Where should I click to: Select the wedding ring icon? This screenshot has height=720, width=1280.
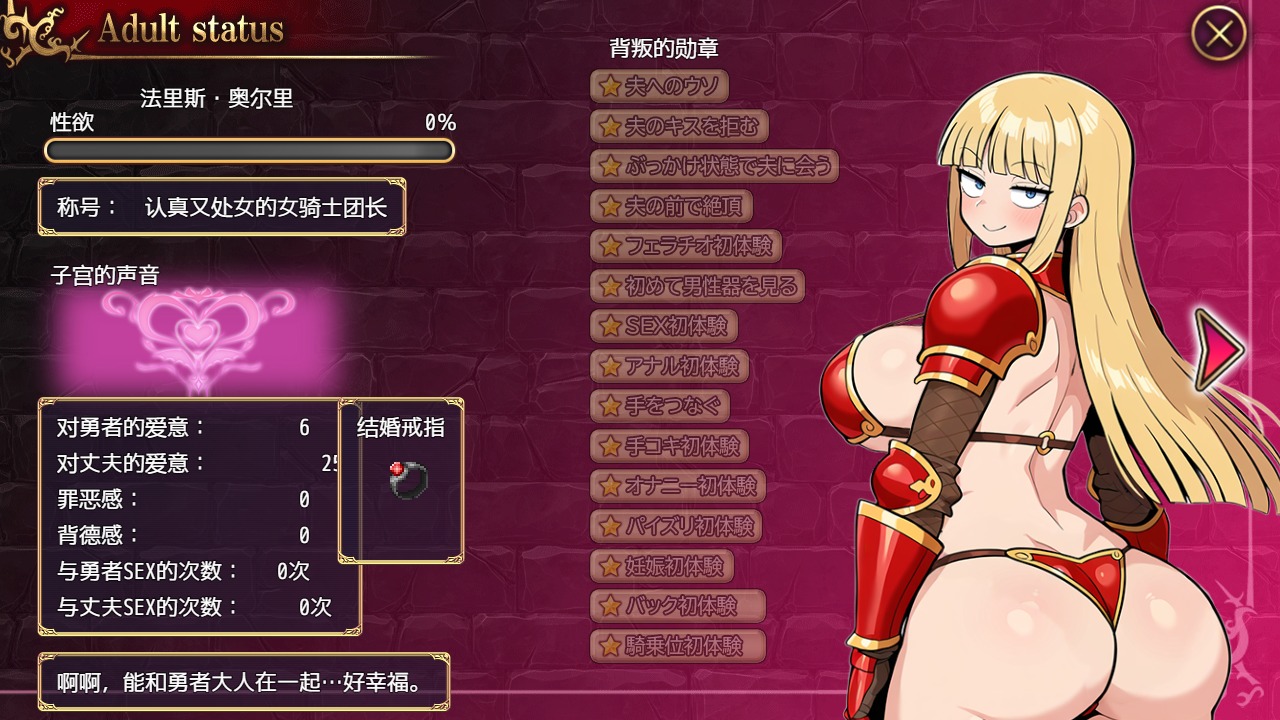pyautogui.click(x=409, y=481)
